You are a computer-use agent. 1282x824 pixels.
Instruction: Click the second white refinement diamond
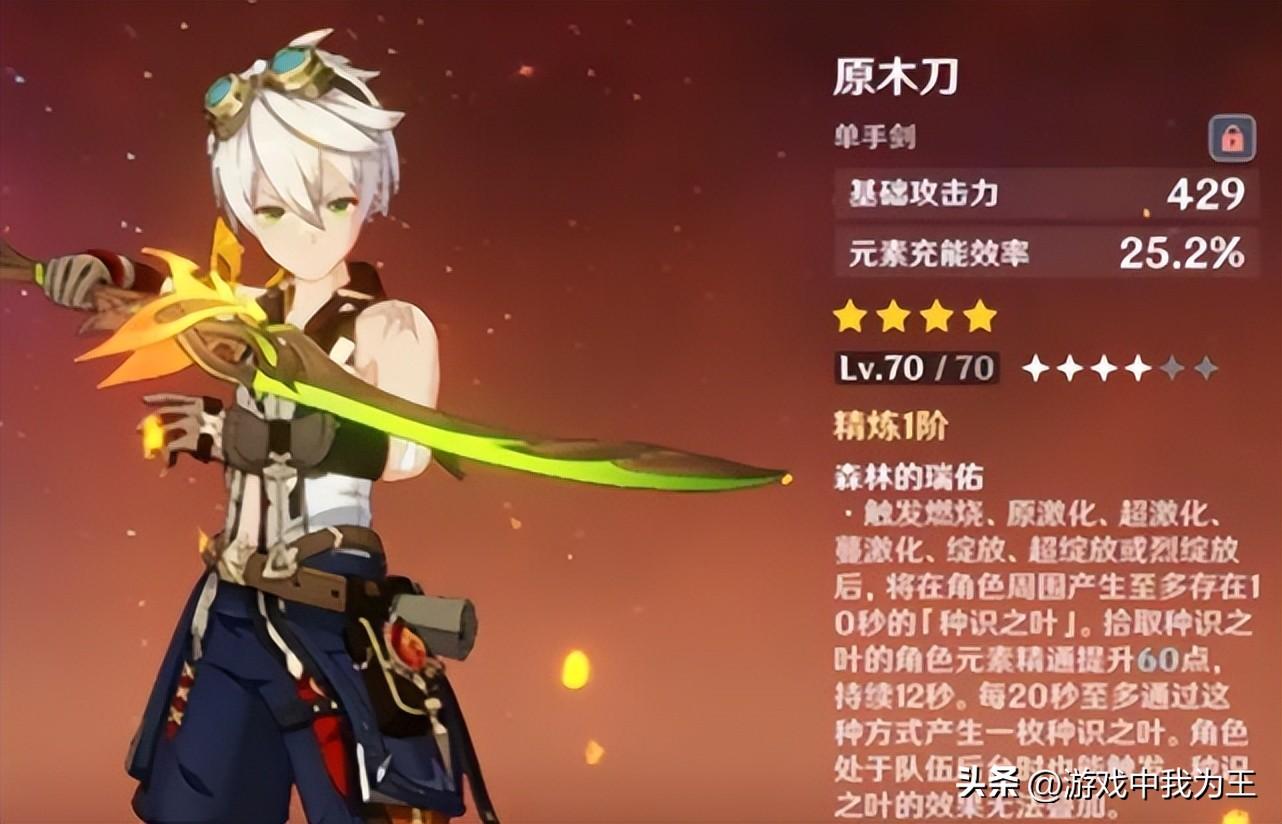tap(1068, 368)
